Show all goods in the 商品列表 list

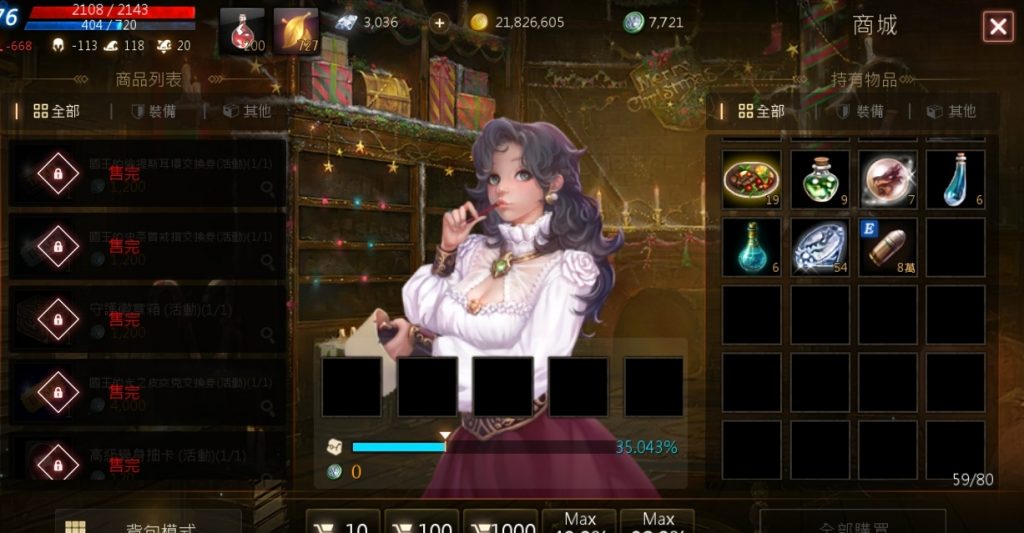pos(56,111)
